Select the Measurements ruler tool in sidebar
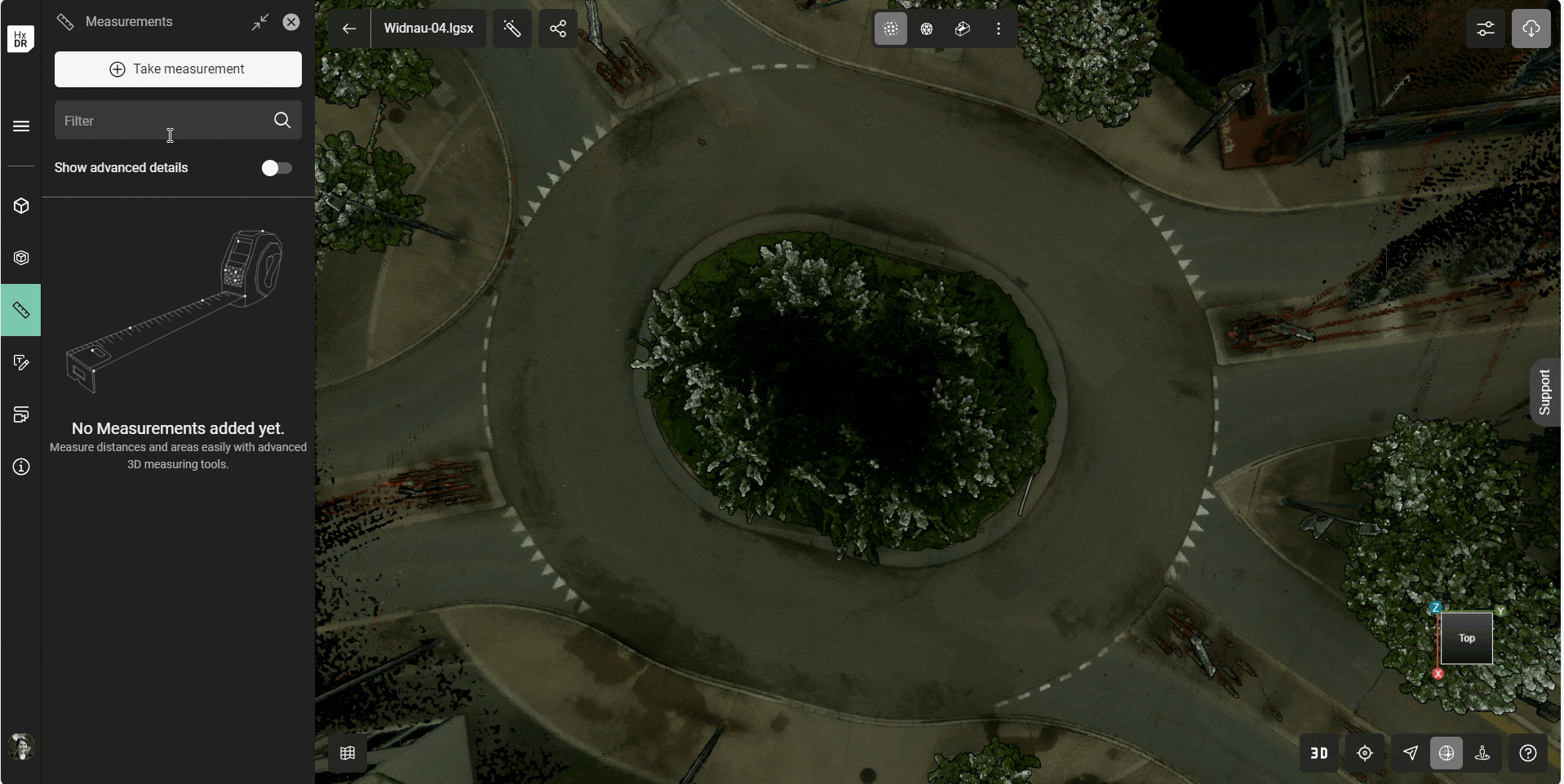1564x784 pixels. pyautogui.click(x=20, y=310)
